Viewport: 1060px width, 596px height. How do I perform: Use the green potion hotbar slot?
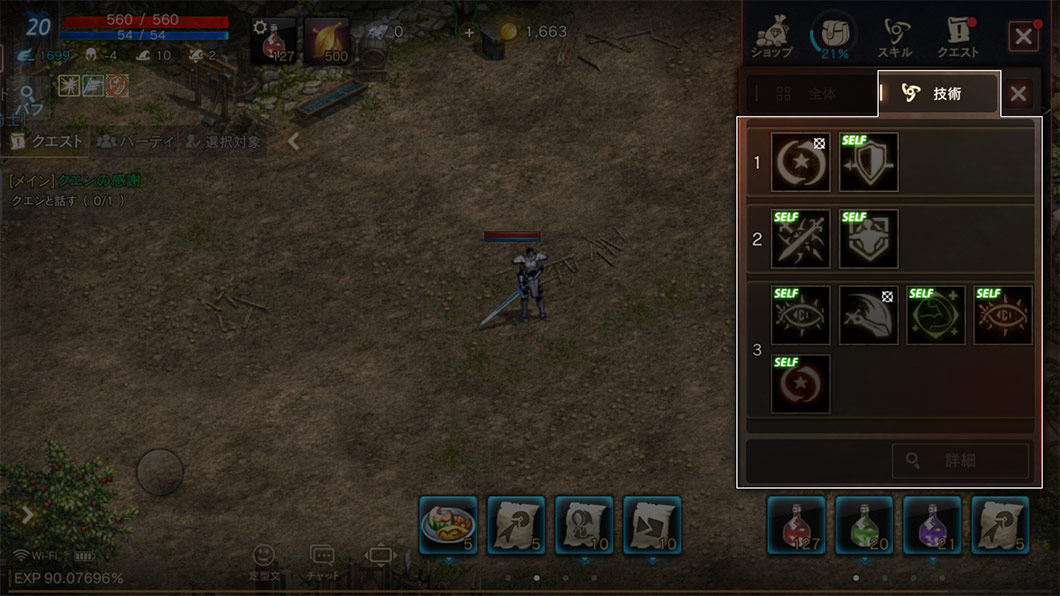click(x=864, y=525)
